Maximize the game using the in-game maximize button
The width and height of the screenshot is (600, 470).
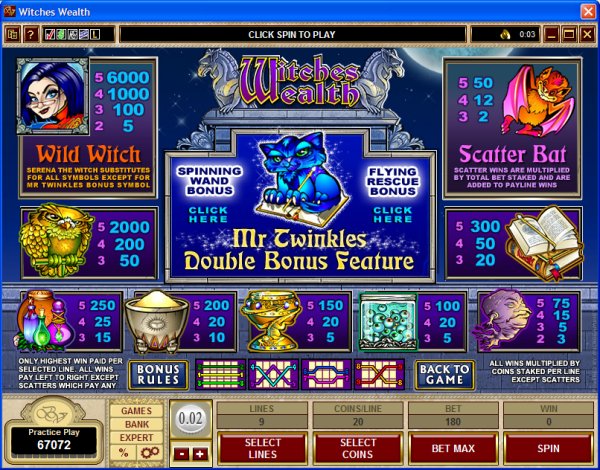pyautogui.click(x=567, y=35)
